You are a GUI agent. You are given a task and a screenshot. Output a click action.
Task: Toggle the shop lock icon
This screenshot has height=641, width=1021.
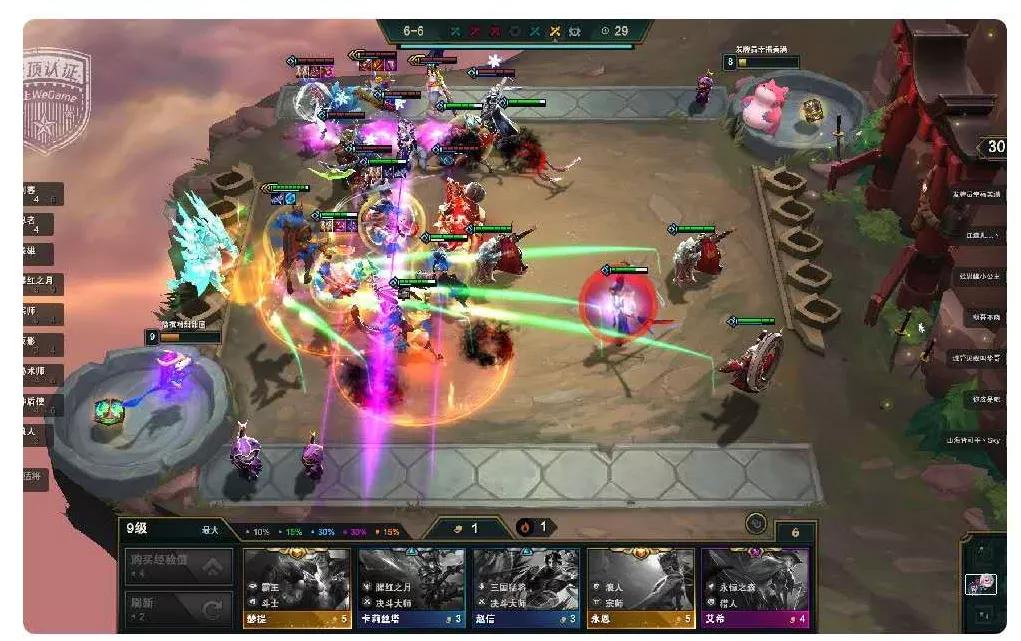click(756, 523)
